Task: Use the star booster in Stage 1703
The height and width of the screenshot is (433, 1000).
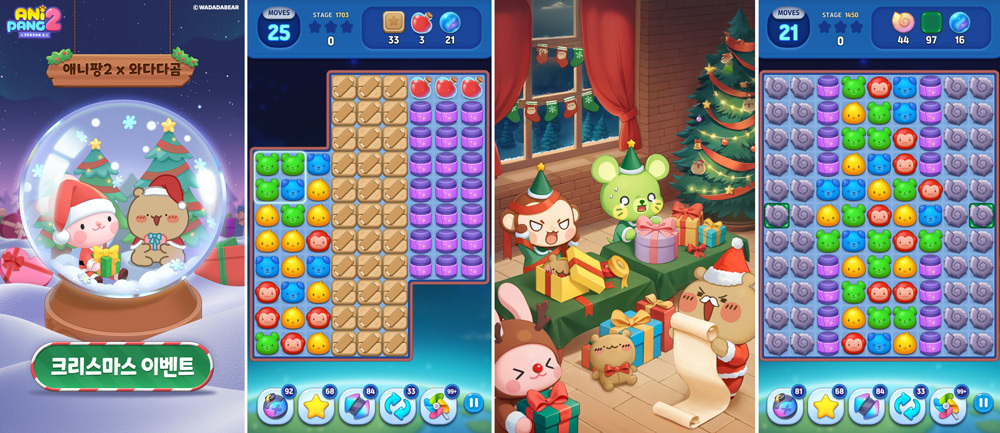Action: [x=315, y=405]
